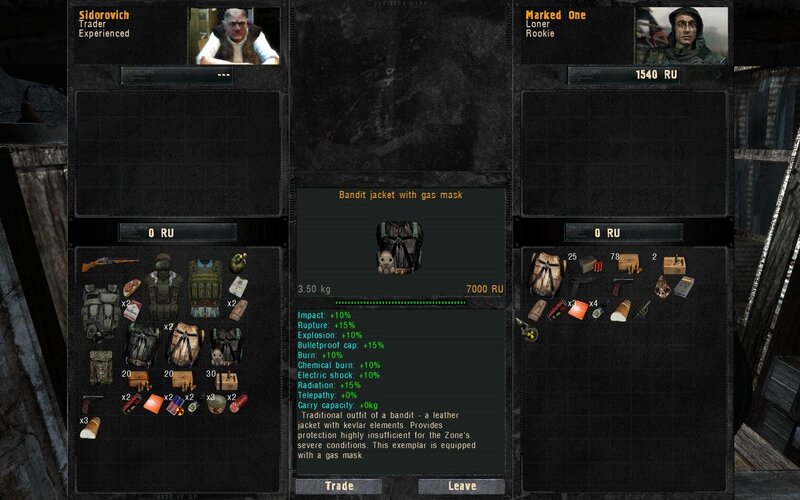Screen dimensions: 800x500
Task: Pick the orange first-aid kit in your inventory
Action: pyautogui.click(x=578, y=309)
